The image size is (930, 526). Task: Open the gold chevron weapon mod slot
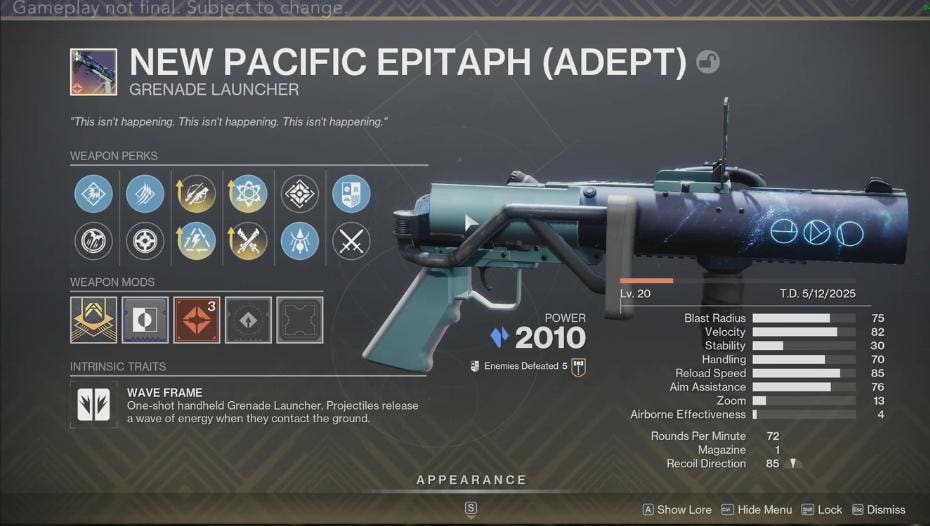[93, 319]
